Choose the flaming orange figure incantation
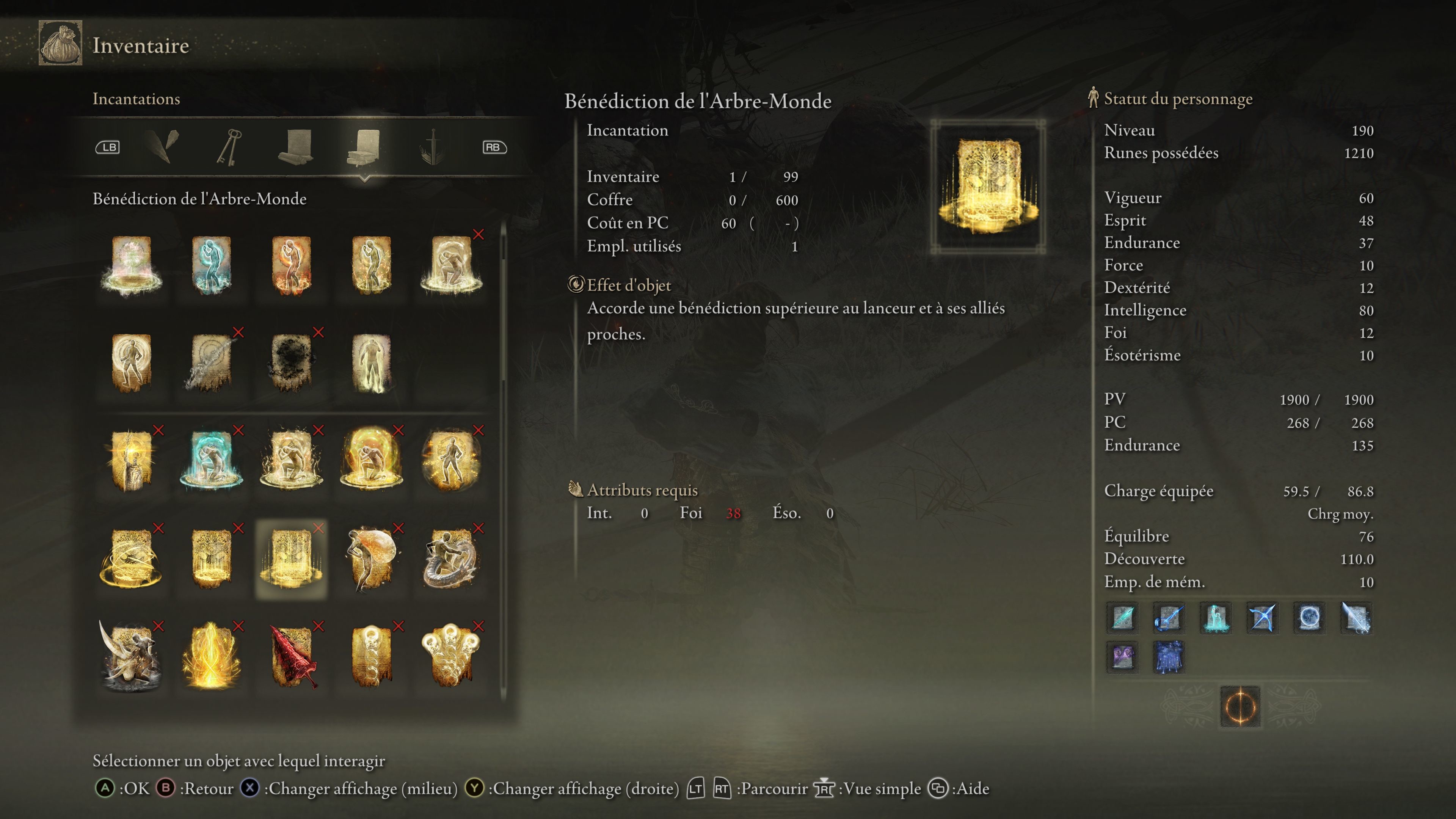Image resolution: width=1456 pixels, height=819 pixels. pyautogui.click(x=291, y=265)
